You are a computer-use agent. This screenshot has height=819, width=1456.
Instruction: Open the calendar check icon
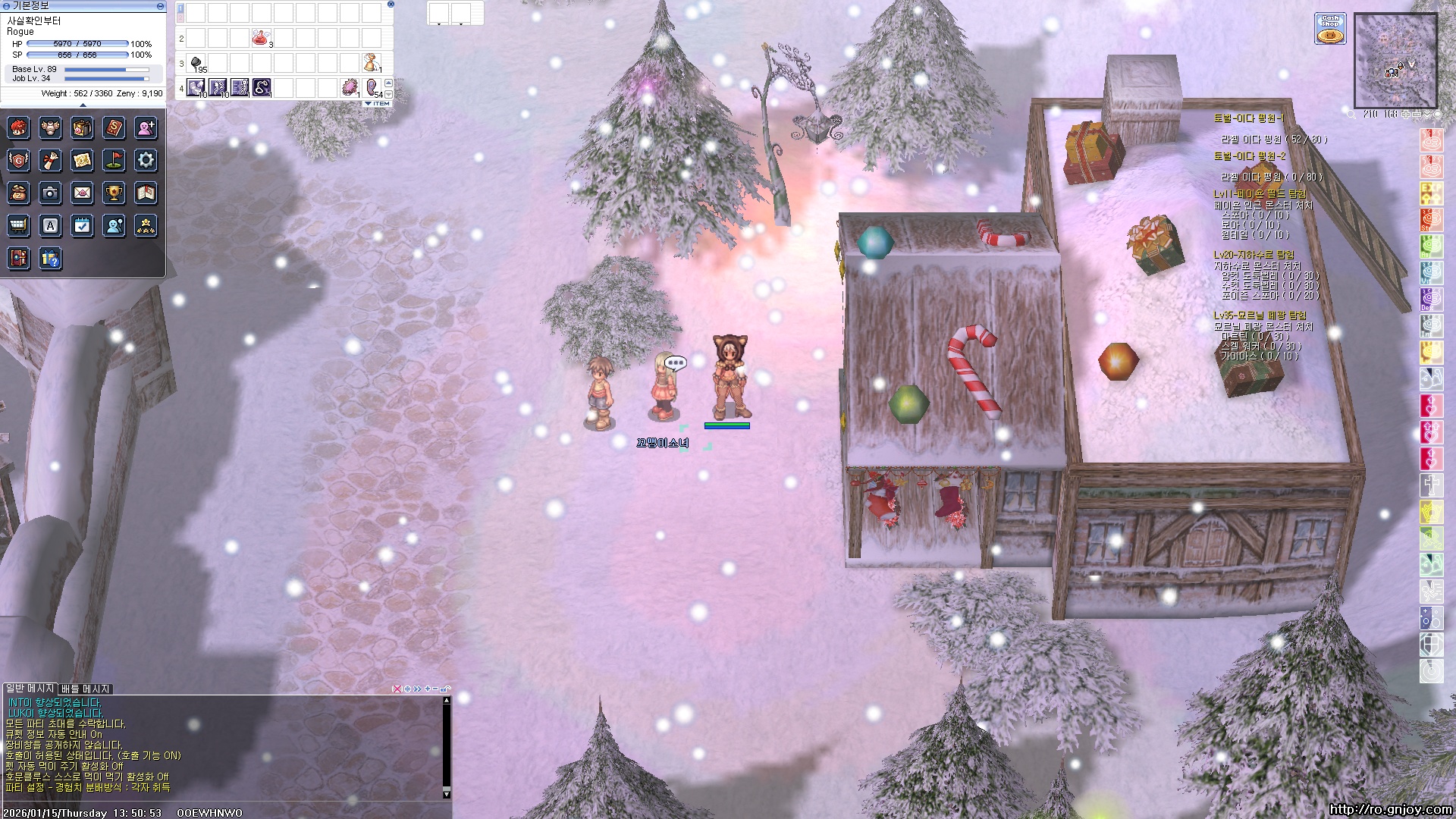[82, 226]
